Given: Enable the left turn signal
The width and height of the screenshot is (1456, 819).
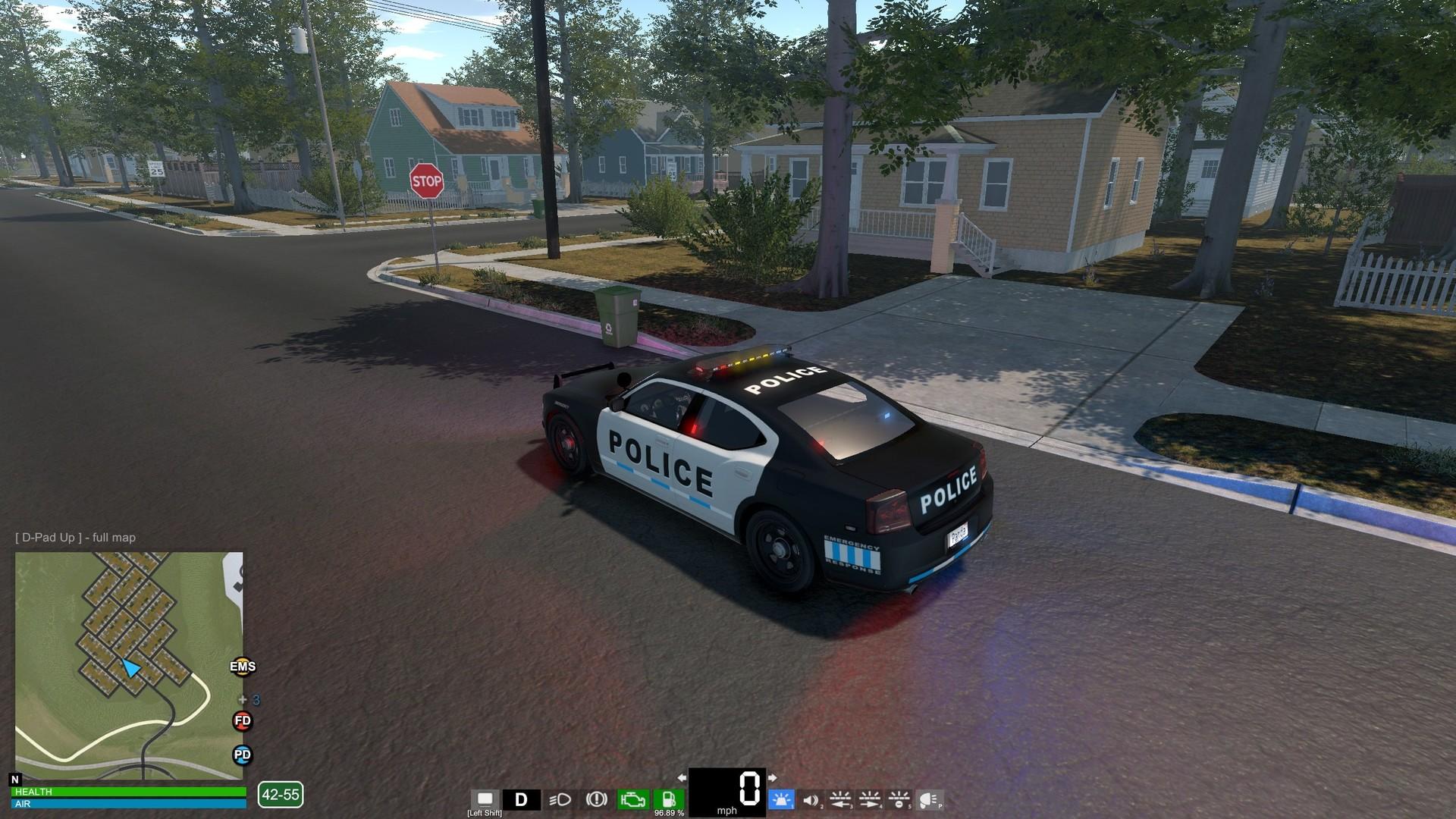Looking at the screenshot, I should coord(839,799).
